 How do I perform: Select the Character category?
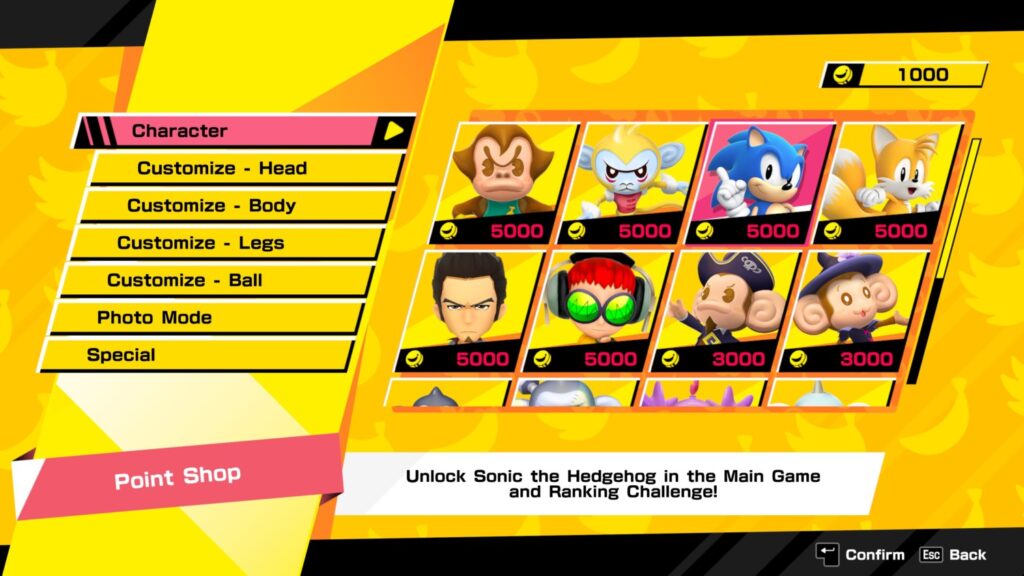240,131
